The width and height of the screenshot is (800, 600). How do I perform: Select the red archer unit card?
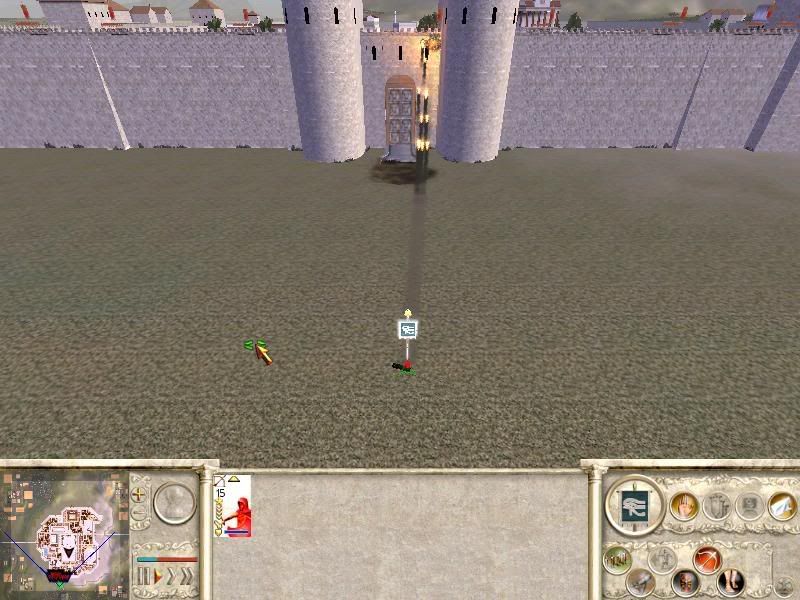pos(232,506)
